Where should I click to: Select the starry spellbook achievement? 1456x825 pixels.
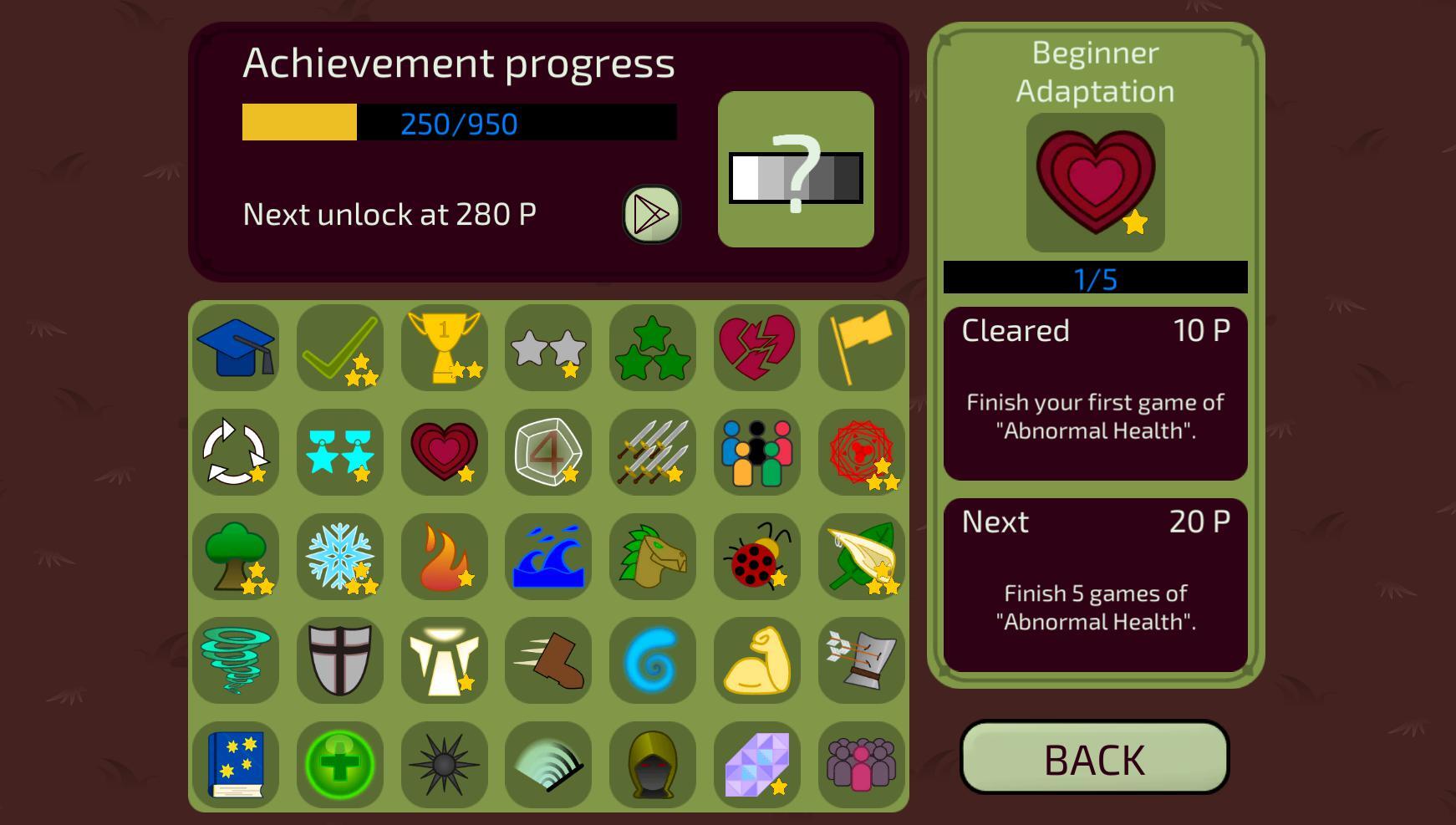(236, 765)
